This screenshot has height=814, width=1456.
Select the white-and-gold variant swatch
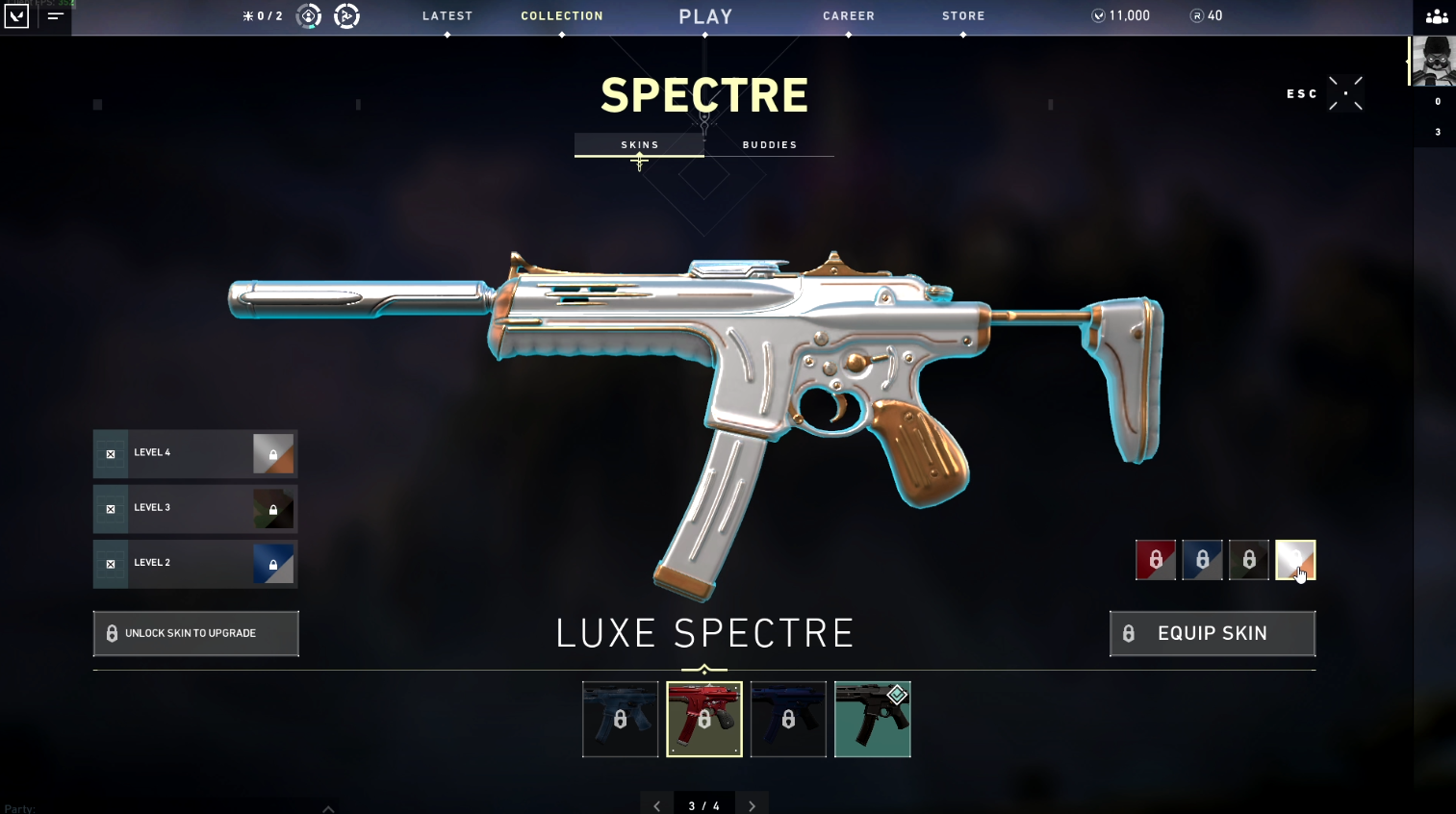pos(1294,559)
